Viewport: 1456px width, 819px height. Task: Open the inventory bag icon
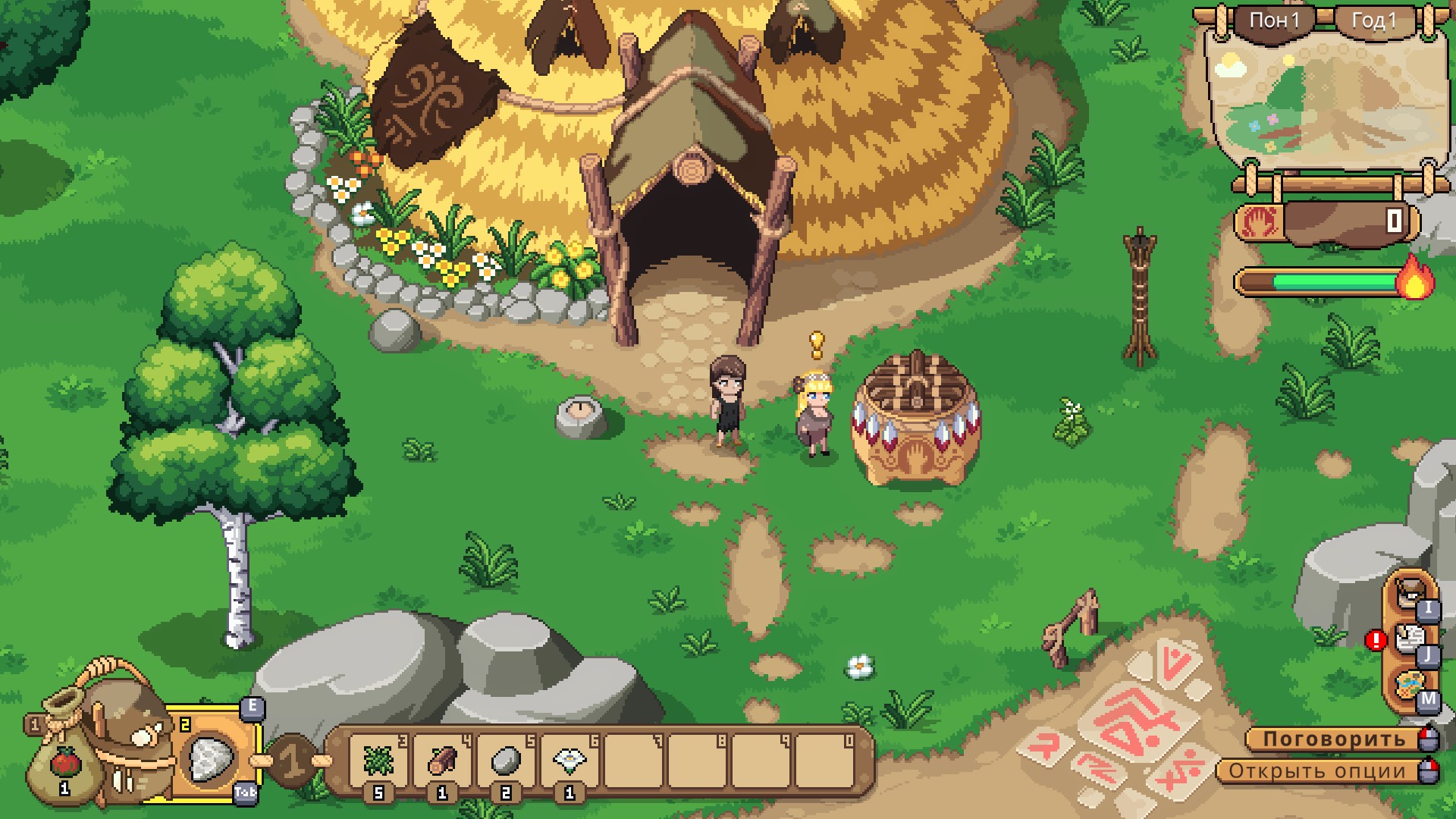pyautogui.click(x=1409, y=591)
